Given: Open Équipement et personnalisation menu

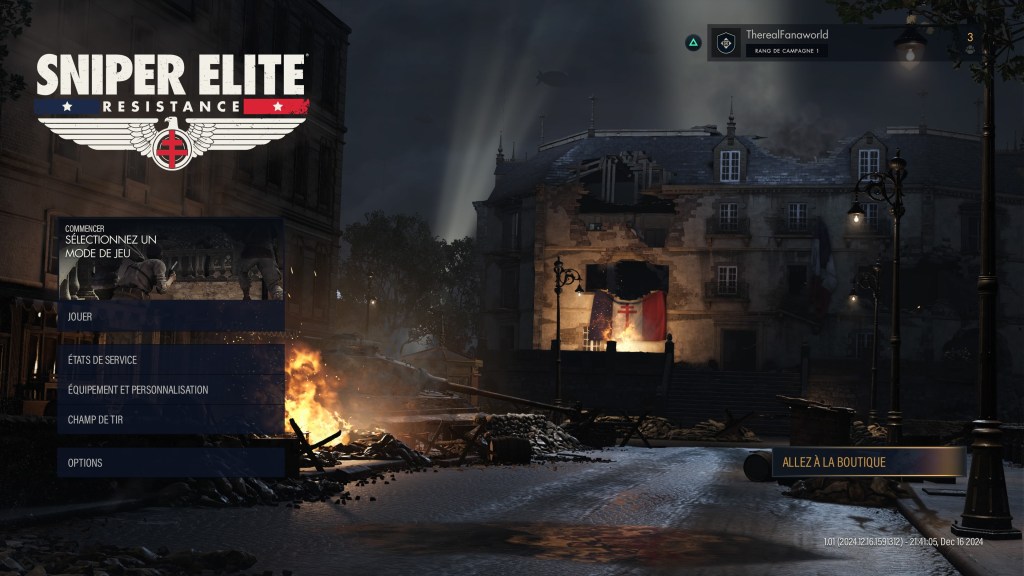Looking at the screenshot, I should click(170, 390).
